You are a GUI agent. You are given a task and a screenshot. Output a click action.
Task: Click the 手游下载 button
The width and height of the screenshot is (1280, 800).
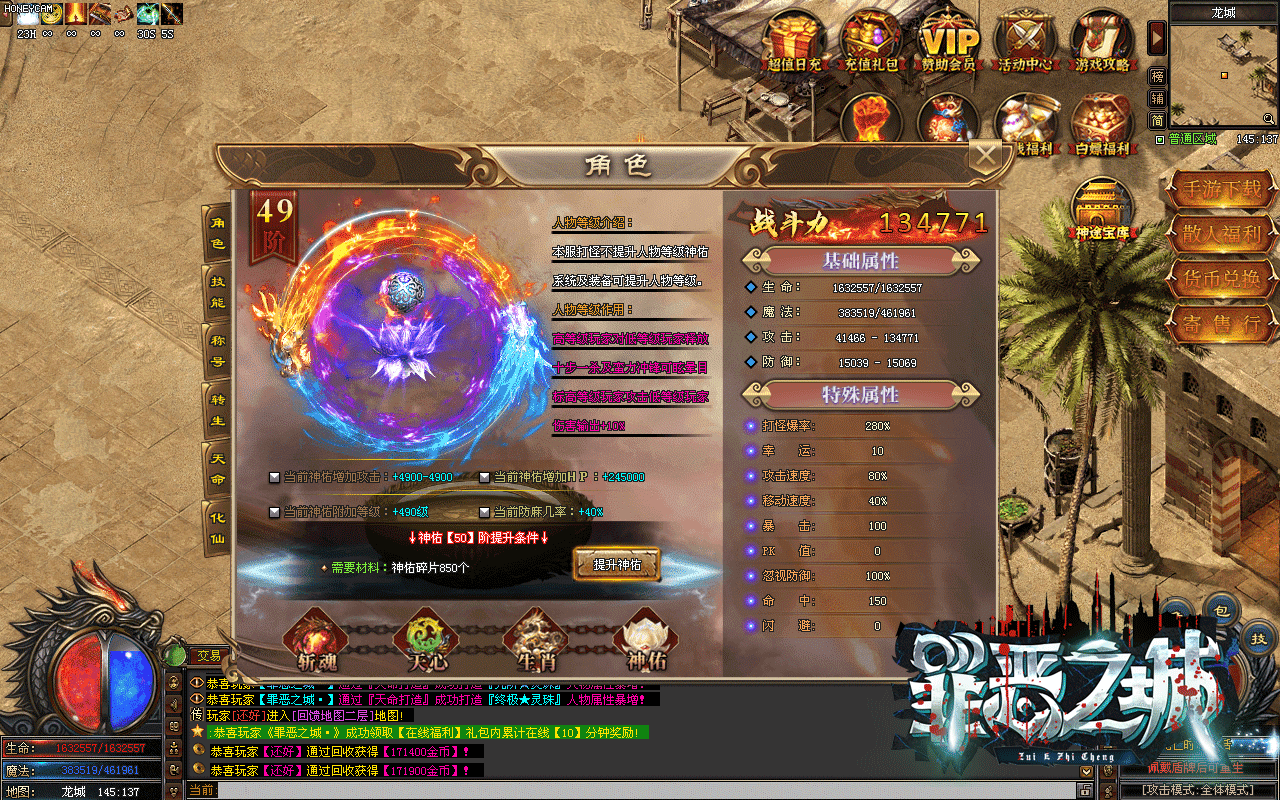1221,188
